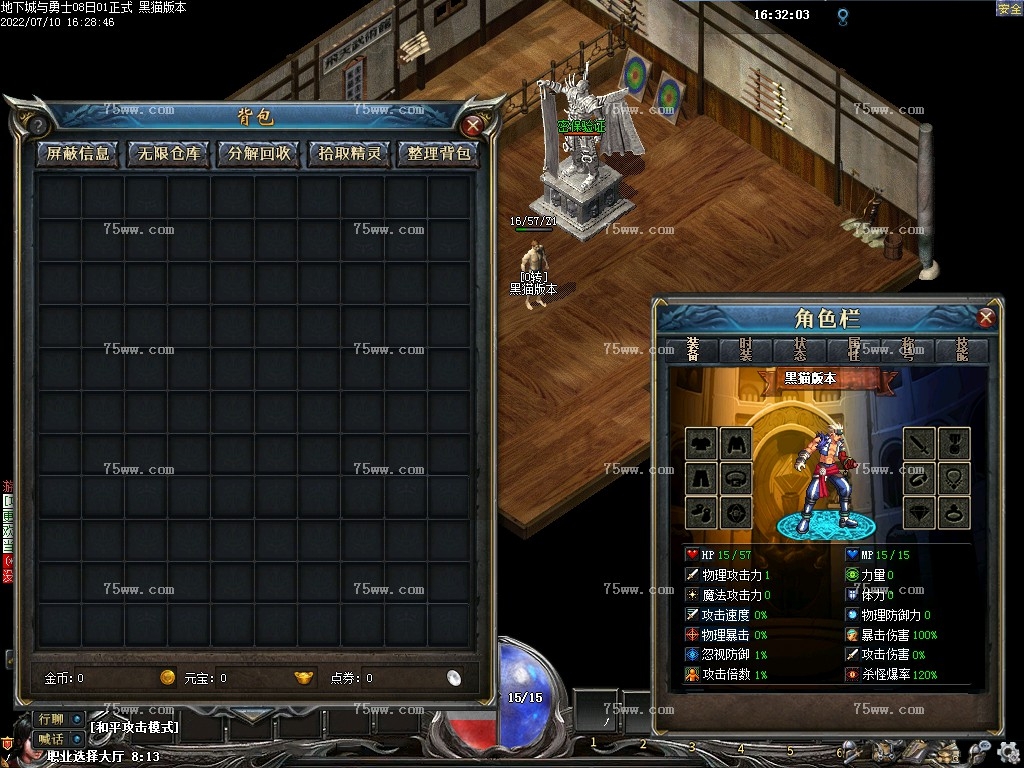
Task: Activate the 拾取精灵 pickup spirit
Action: (x=349, y=154)
